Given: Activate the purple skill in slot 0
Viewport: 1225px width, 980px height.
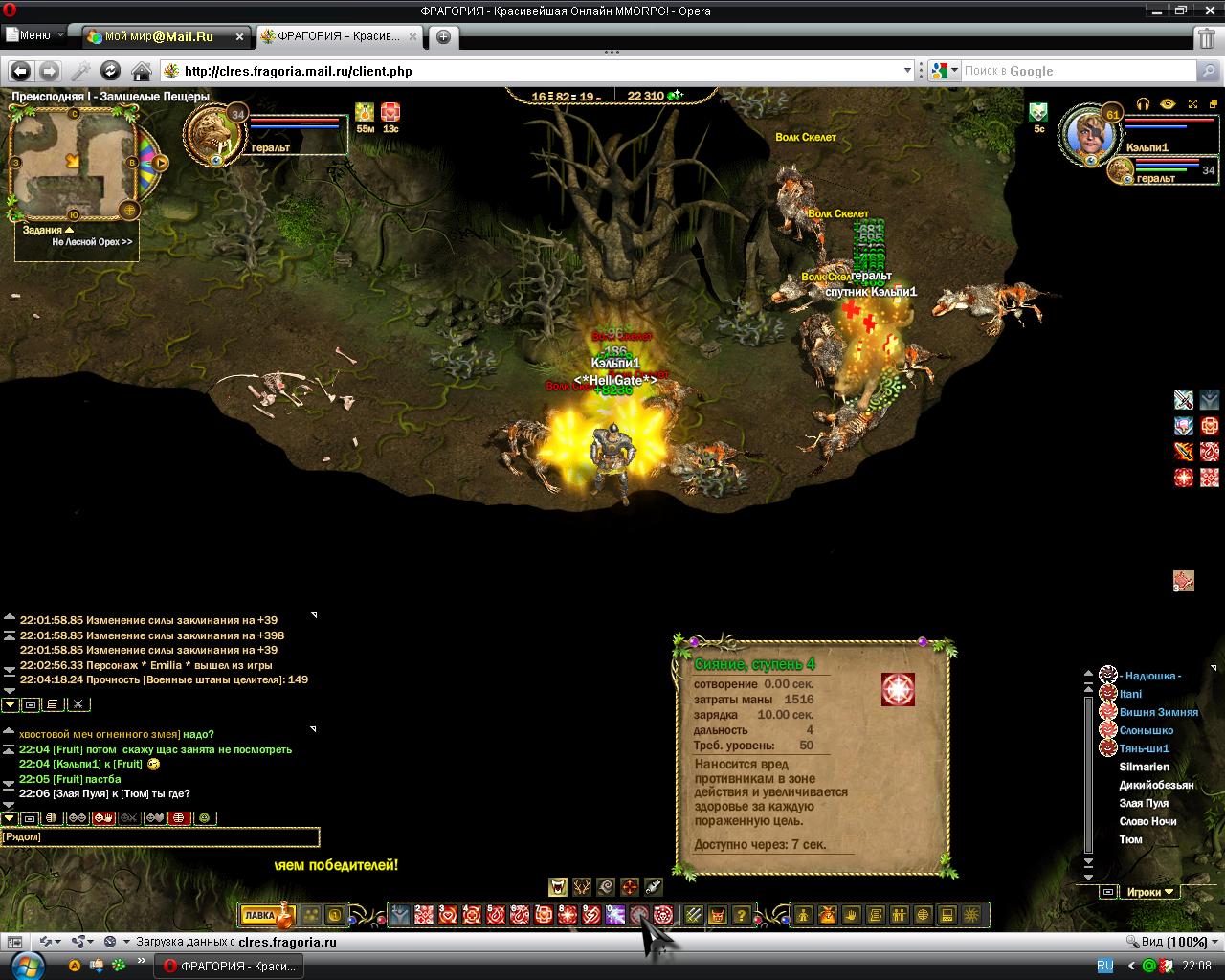Looking at the screenshot, I should coord(615,915).
